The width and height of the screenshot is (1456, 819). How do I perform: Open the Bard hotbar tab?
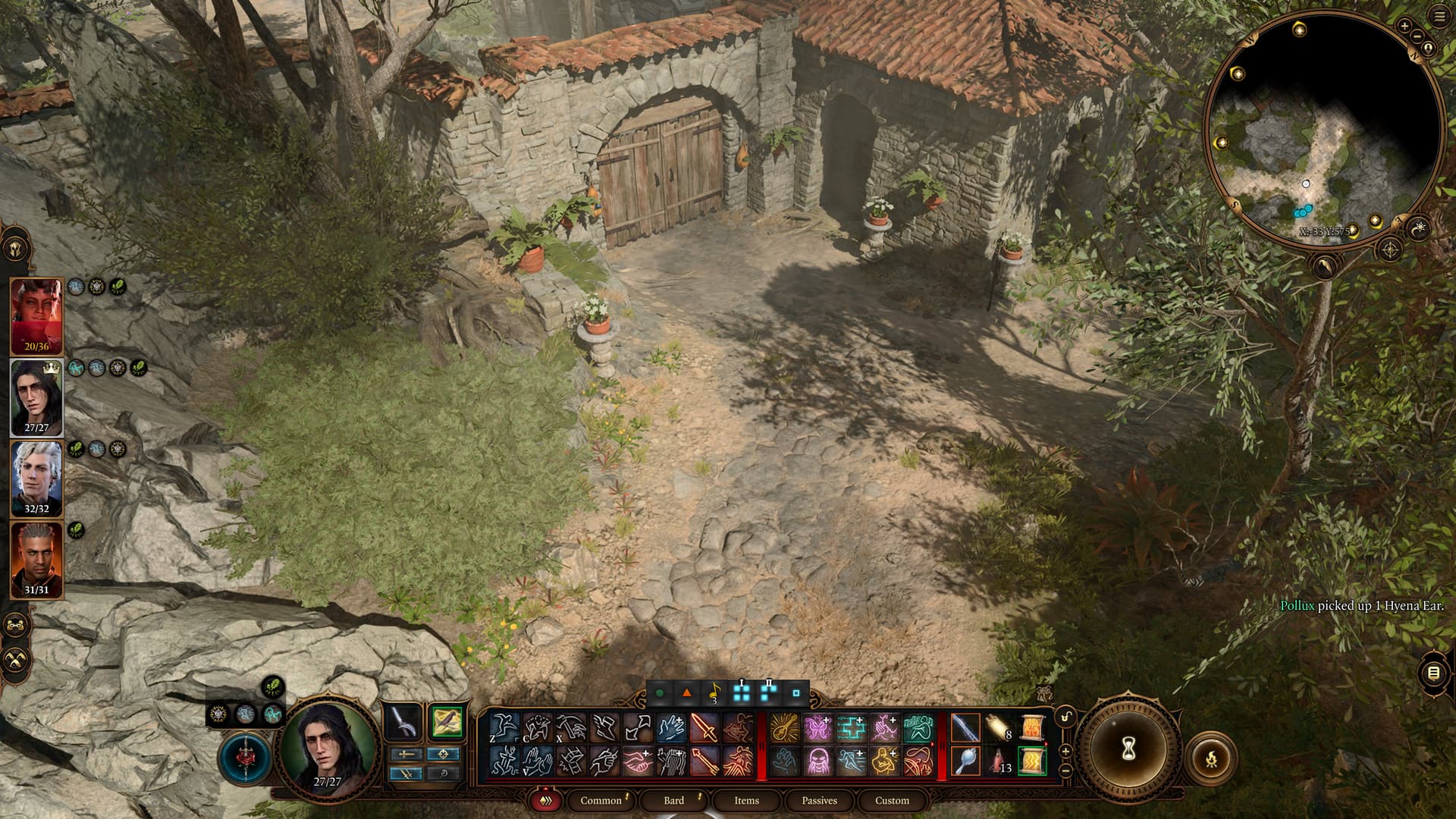[673, 800]
